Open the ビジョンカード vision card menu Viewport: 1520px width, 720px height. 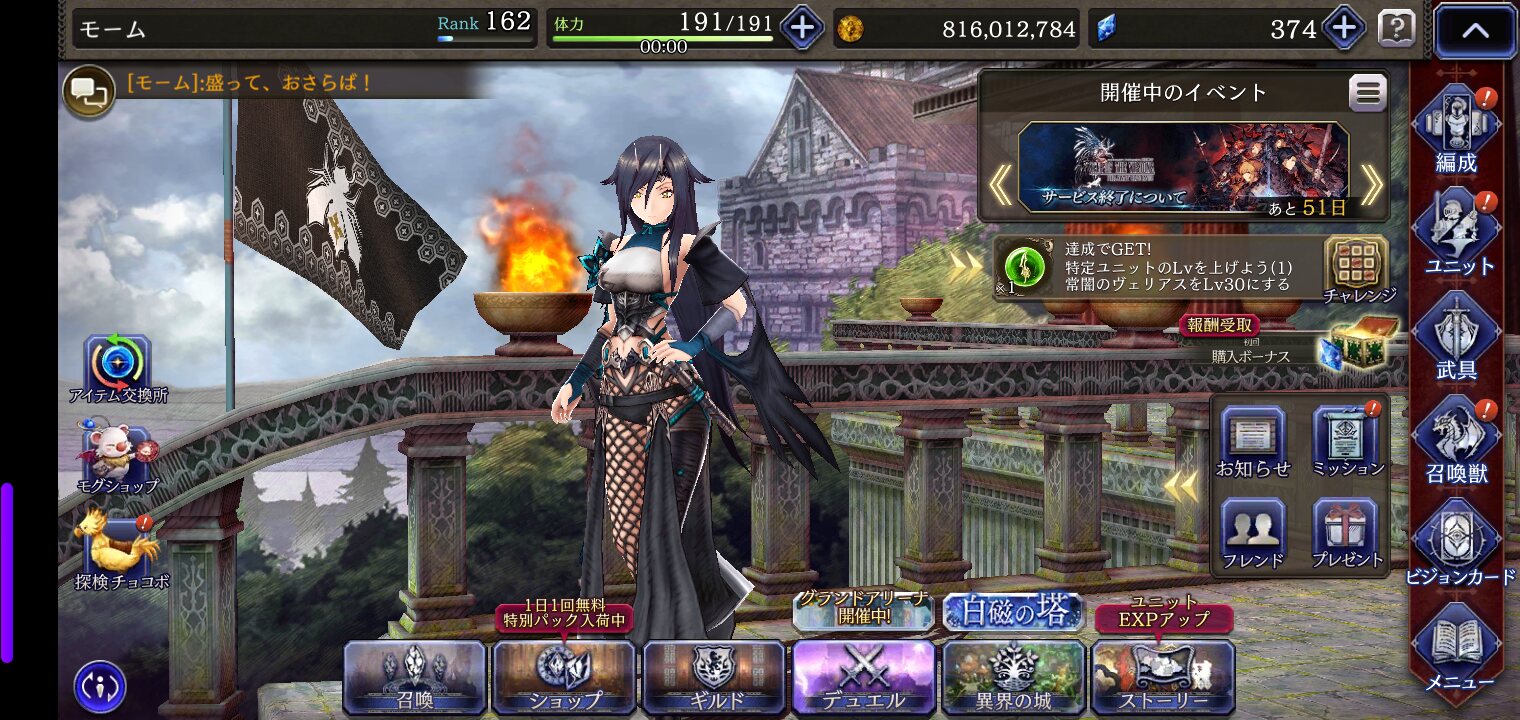click(1456, 544)
